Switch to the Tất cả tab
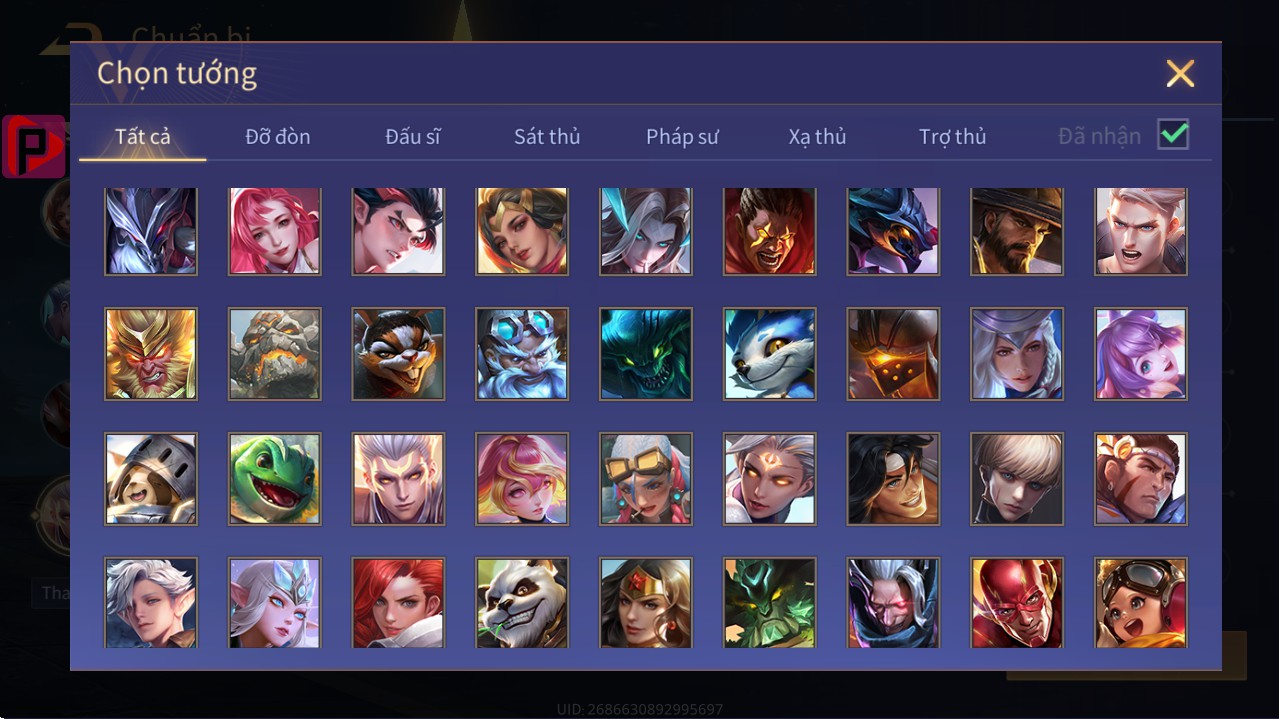 coord(143,136)
